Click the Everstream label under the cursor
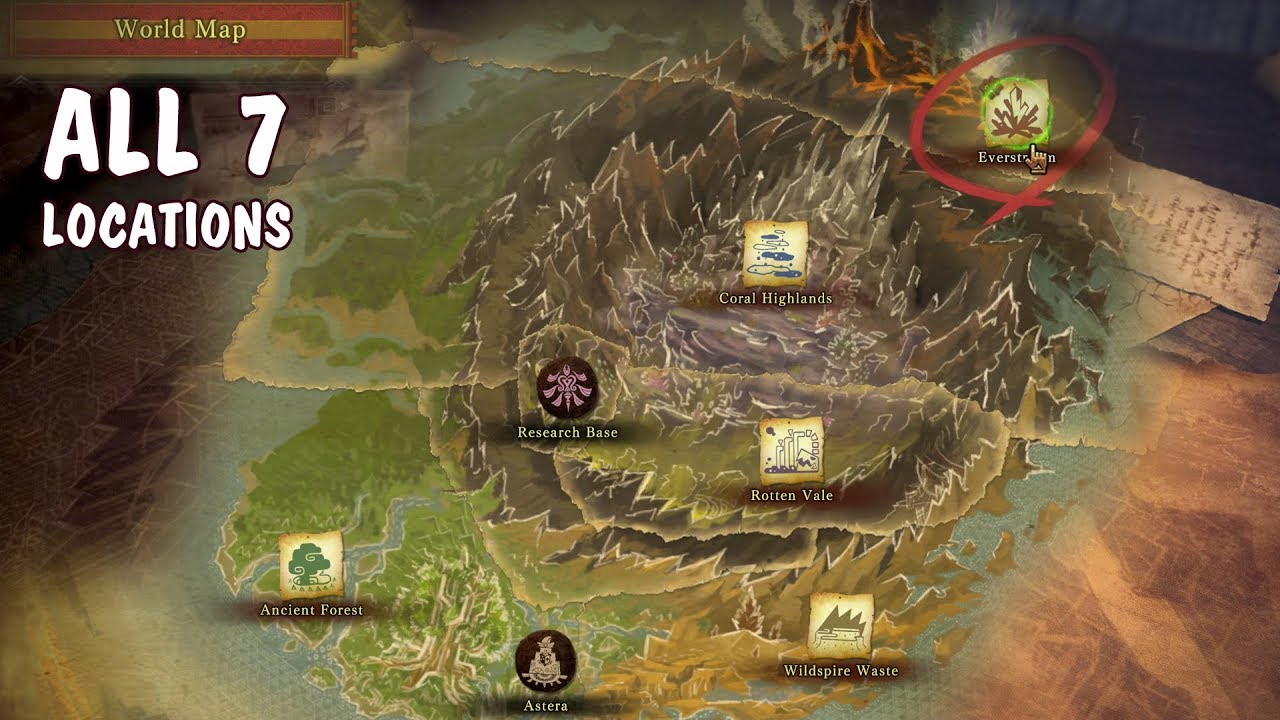Image resolution: width=1280 pixels, height=720 pixels. [x=1002, y=156]
